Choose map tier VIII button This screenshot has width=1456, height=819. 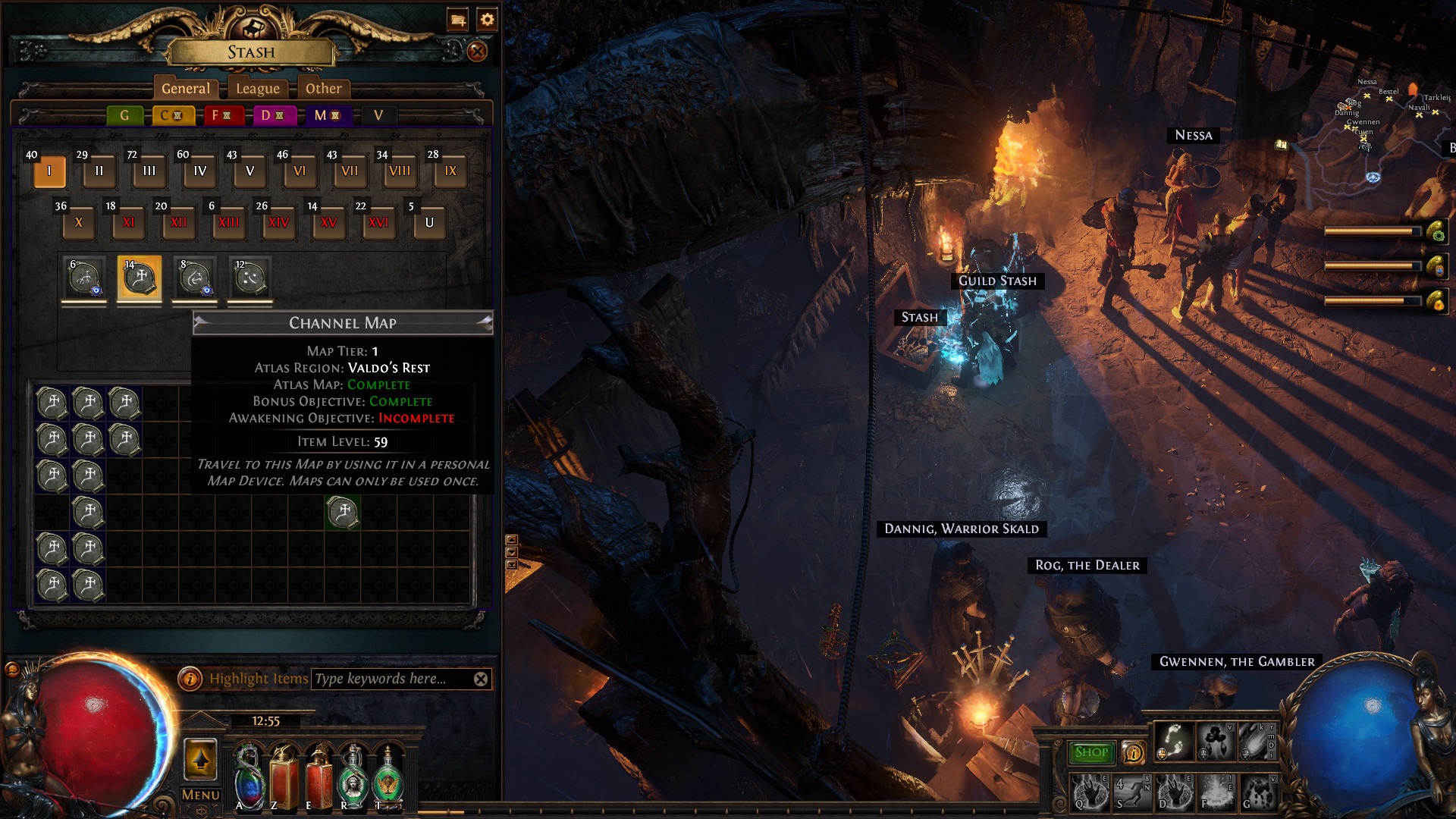[x=400, y=171]
